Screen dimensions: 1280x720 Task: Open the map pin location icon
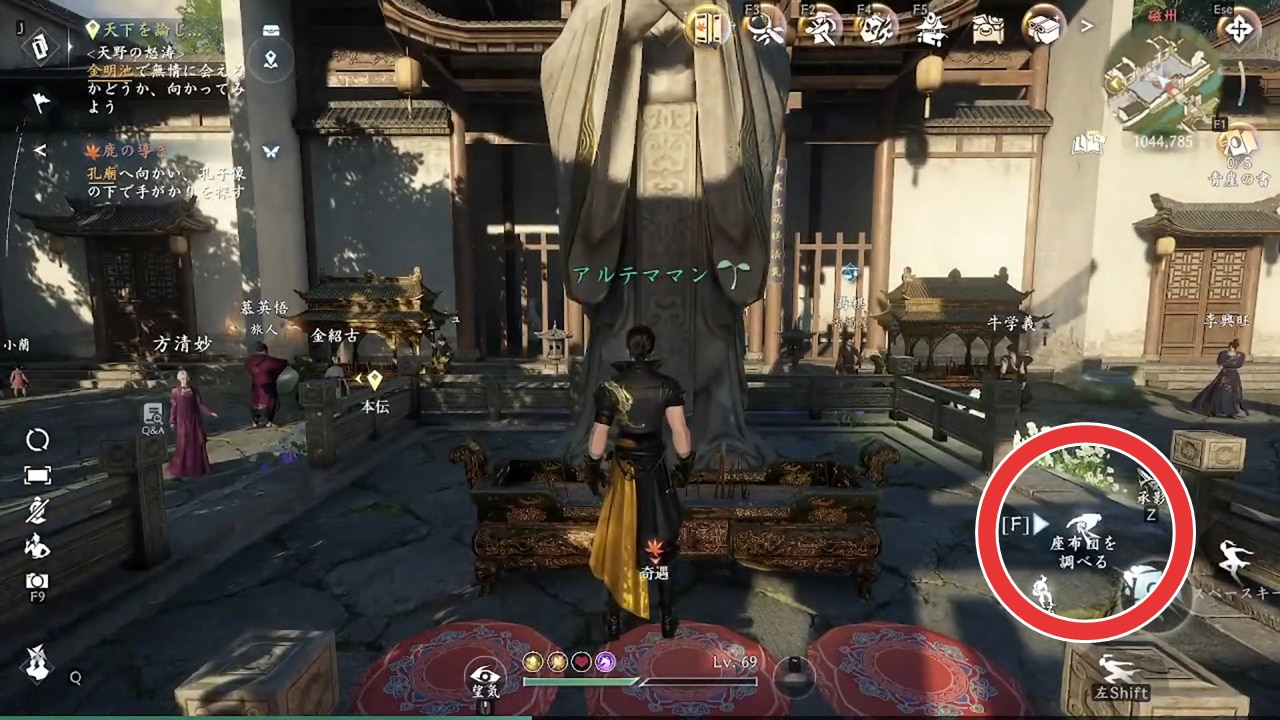pos(270,60)
